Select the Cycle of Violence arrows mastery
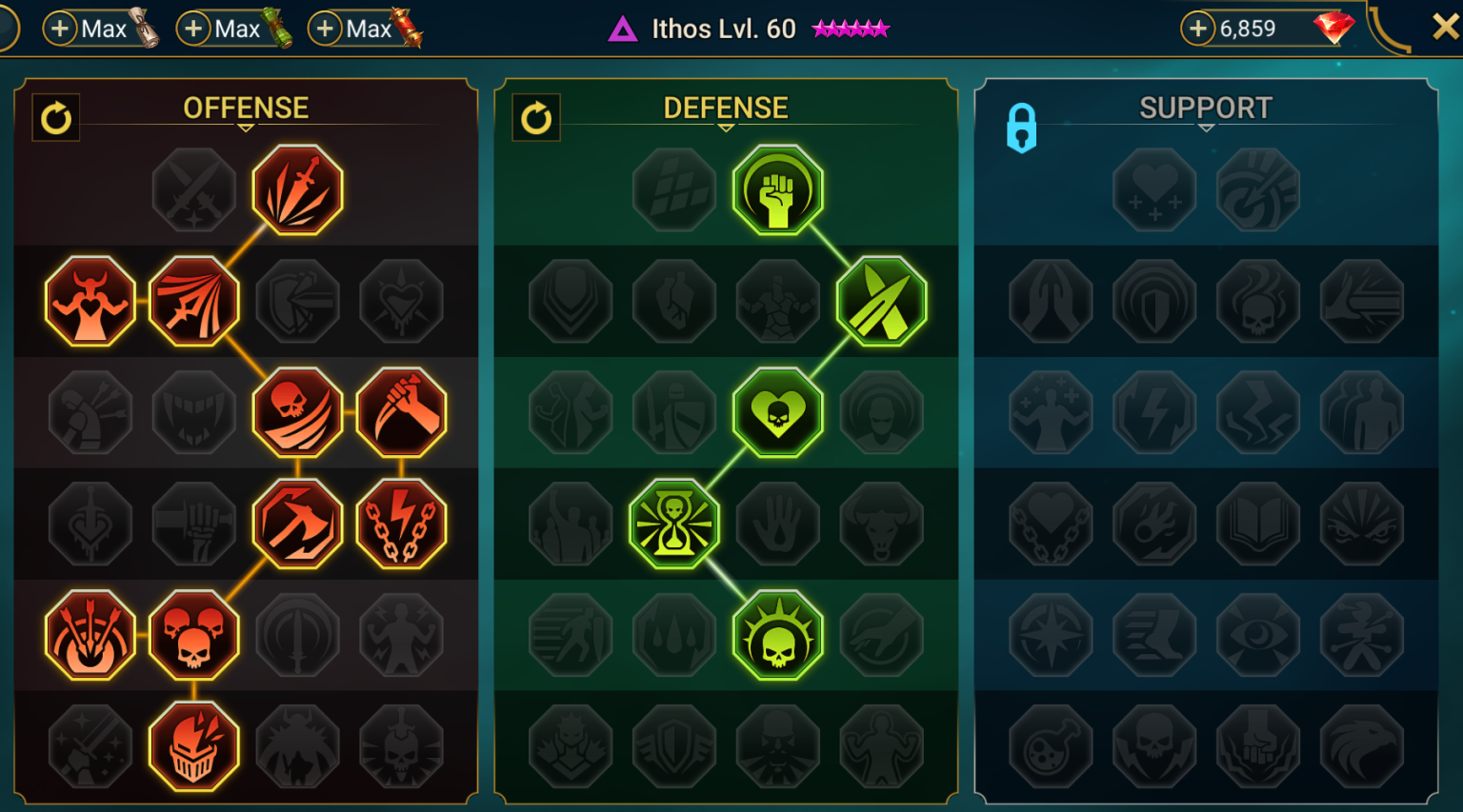The image size is (1463, 812). click(x=90, y=636)
